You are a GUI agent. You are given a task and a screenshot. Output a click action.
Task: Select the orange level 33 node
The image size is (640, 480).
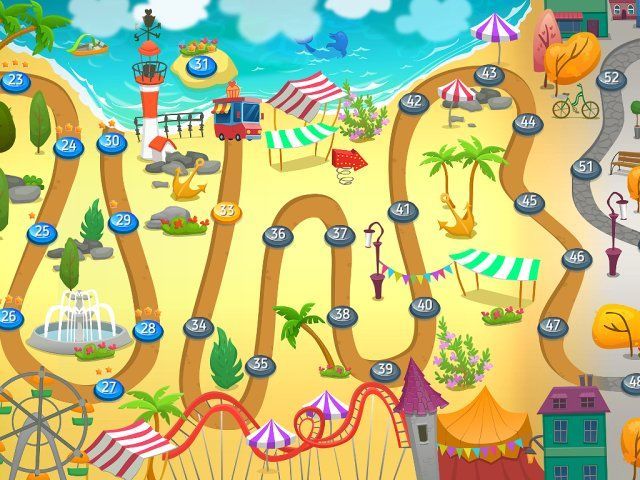pos(227,211)
